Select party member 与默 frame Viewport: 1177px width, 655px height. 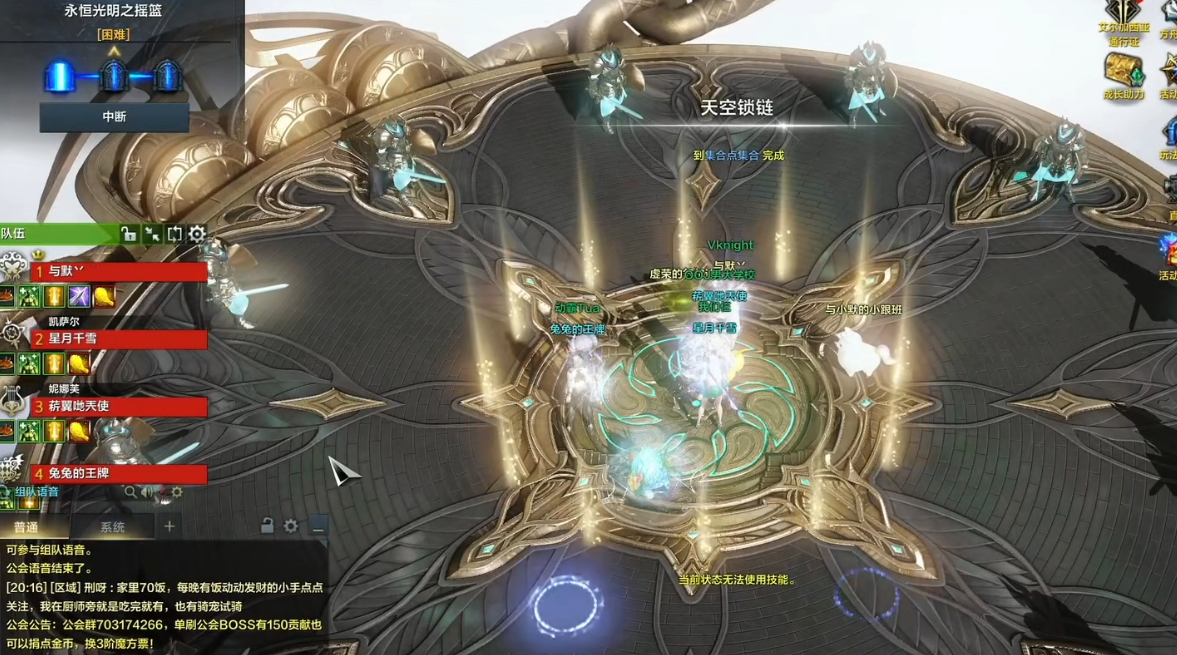(119, 271)
